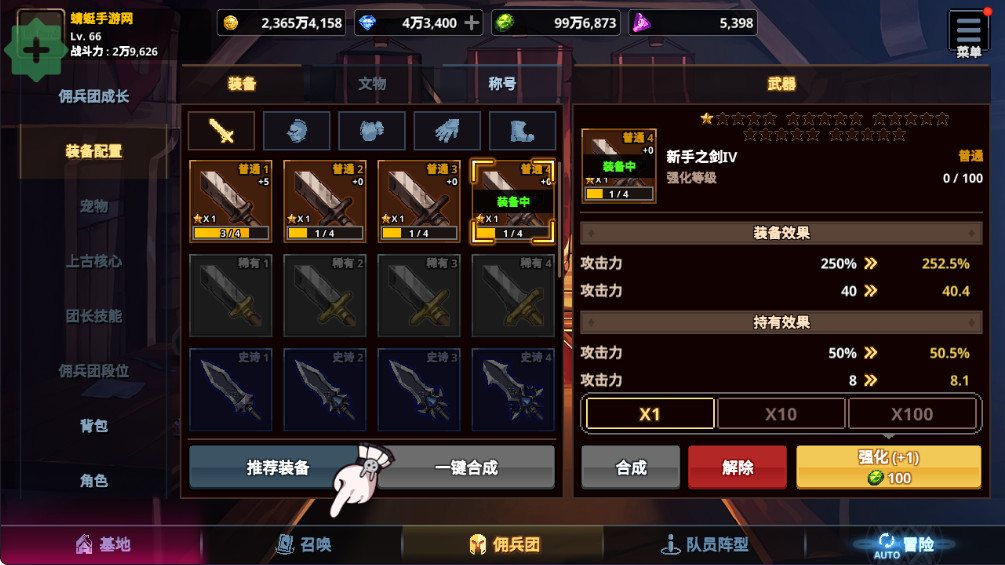Switch to the 文物 tab
Screen dimensions: 1005x565
pos(372,84)
